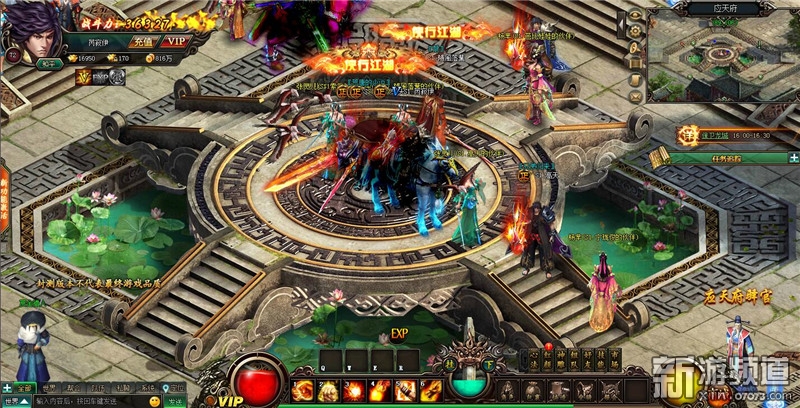Select the golden V buff icon
This screenshot has width=800, height=408.
point(84,75)
